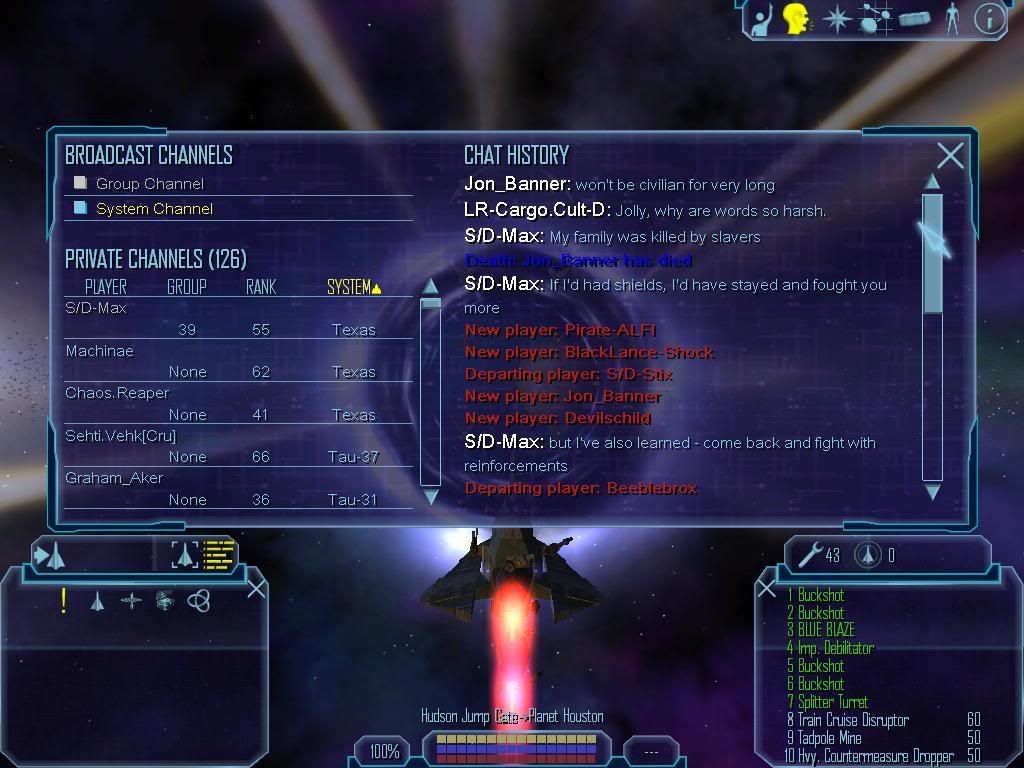Click the chat history scroll-up arrow

tap(932, 182)
